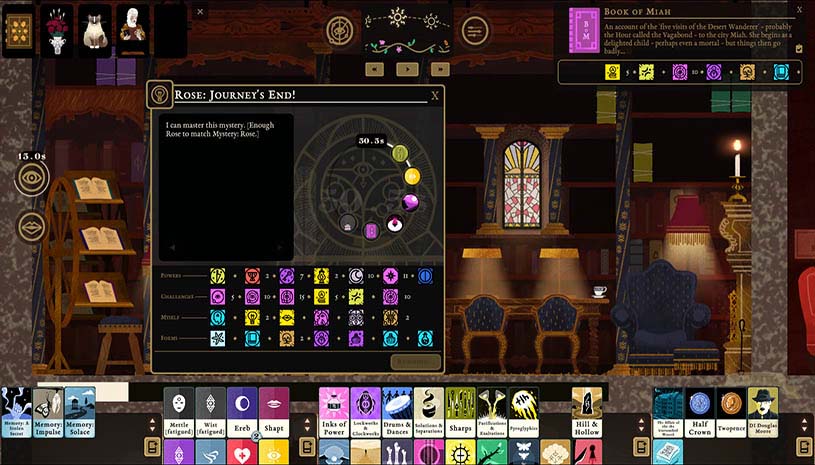Close the Rose: Journey's End window
Viewport: 815px width, 465px height.
coord(435,96)
